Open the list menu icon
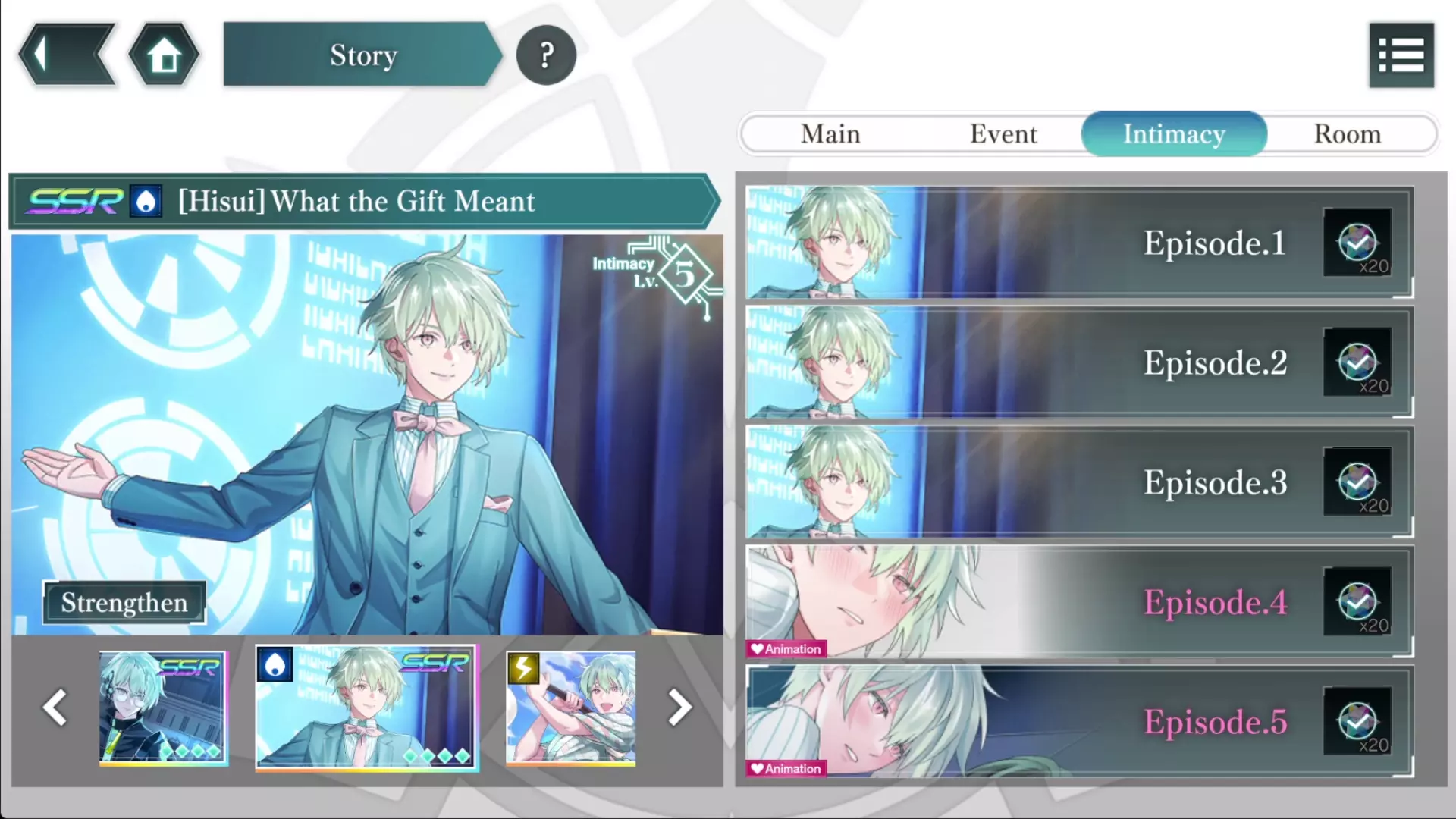The height and width of the screenshot is (819, 1456). [x=1401, y=55]
